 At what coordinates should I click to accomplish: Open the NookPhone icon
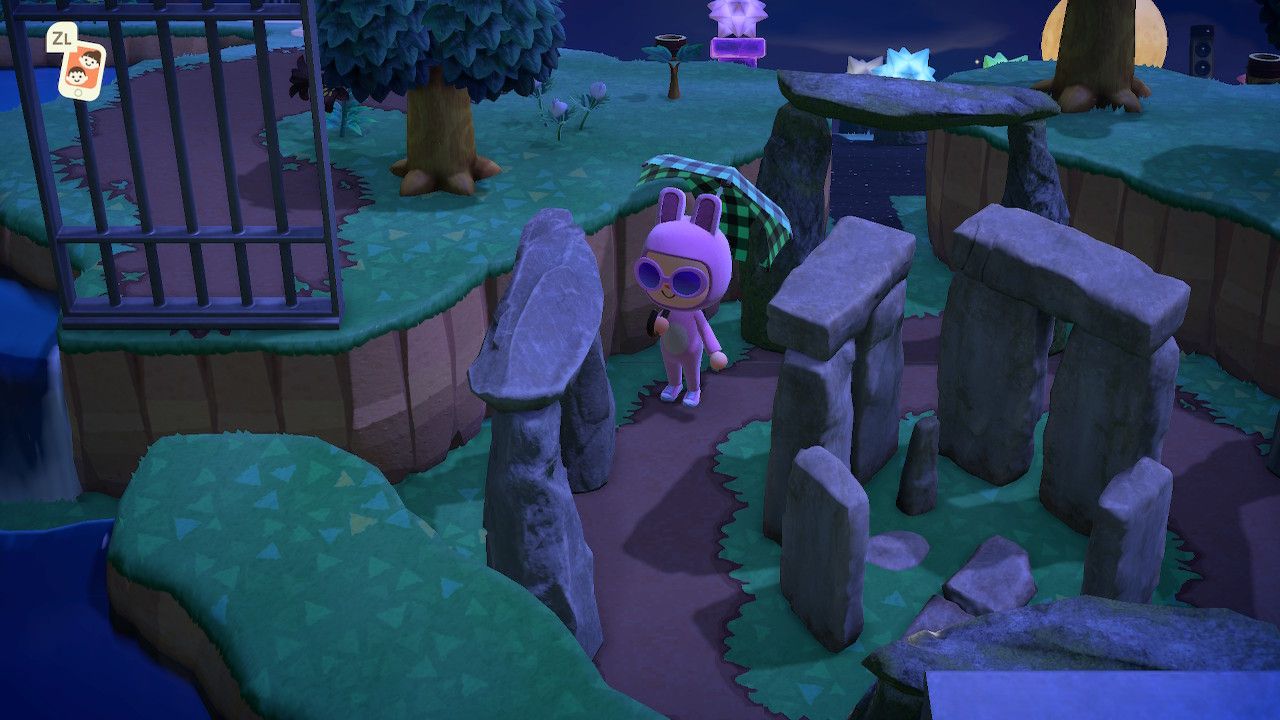point(83,70)
